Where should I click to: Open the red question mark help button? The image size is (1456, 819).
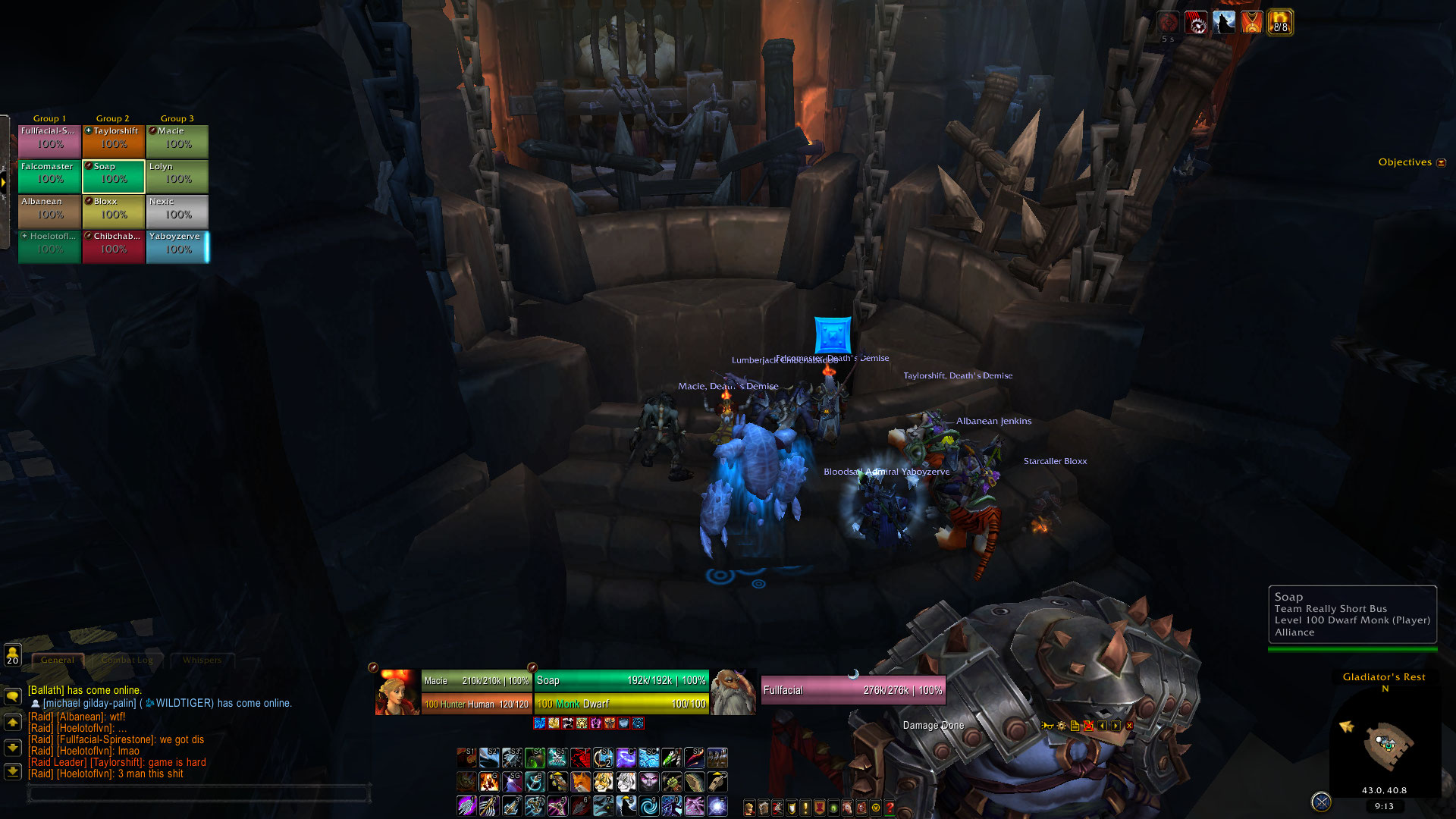pyautogui.click(x=890, y=808)
